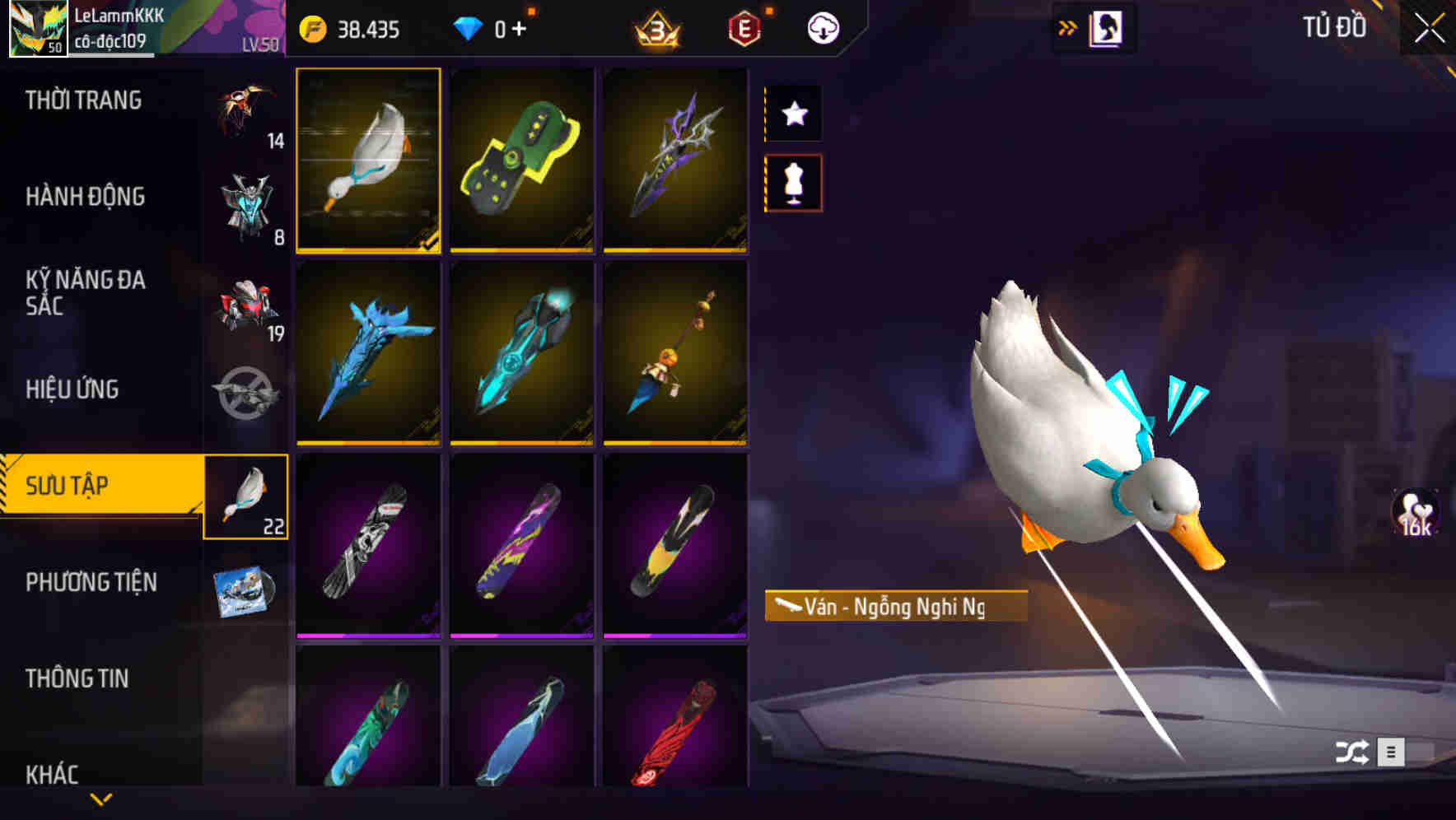Click the double chevron shortcut icon top right
The width and height of the screenshot is (1456, 820).
pyautogui.click(x=1068, y=26)
